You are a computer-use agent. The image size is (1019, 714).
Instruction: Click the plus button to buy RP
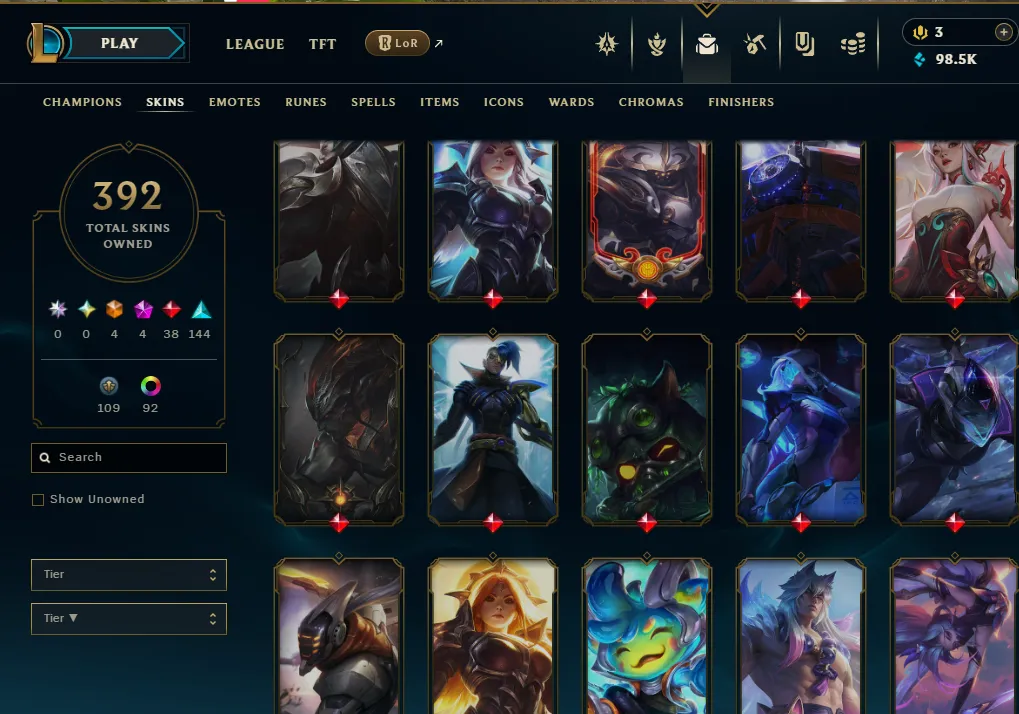tap(1003, 33)
